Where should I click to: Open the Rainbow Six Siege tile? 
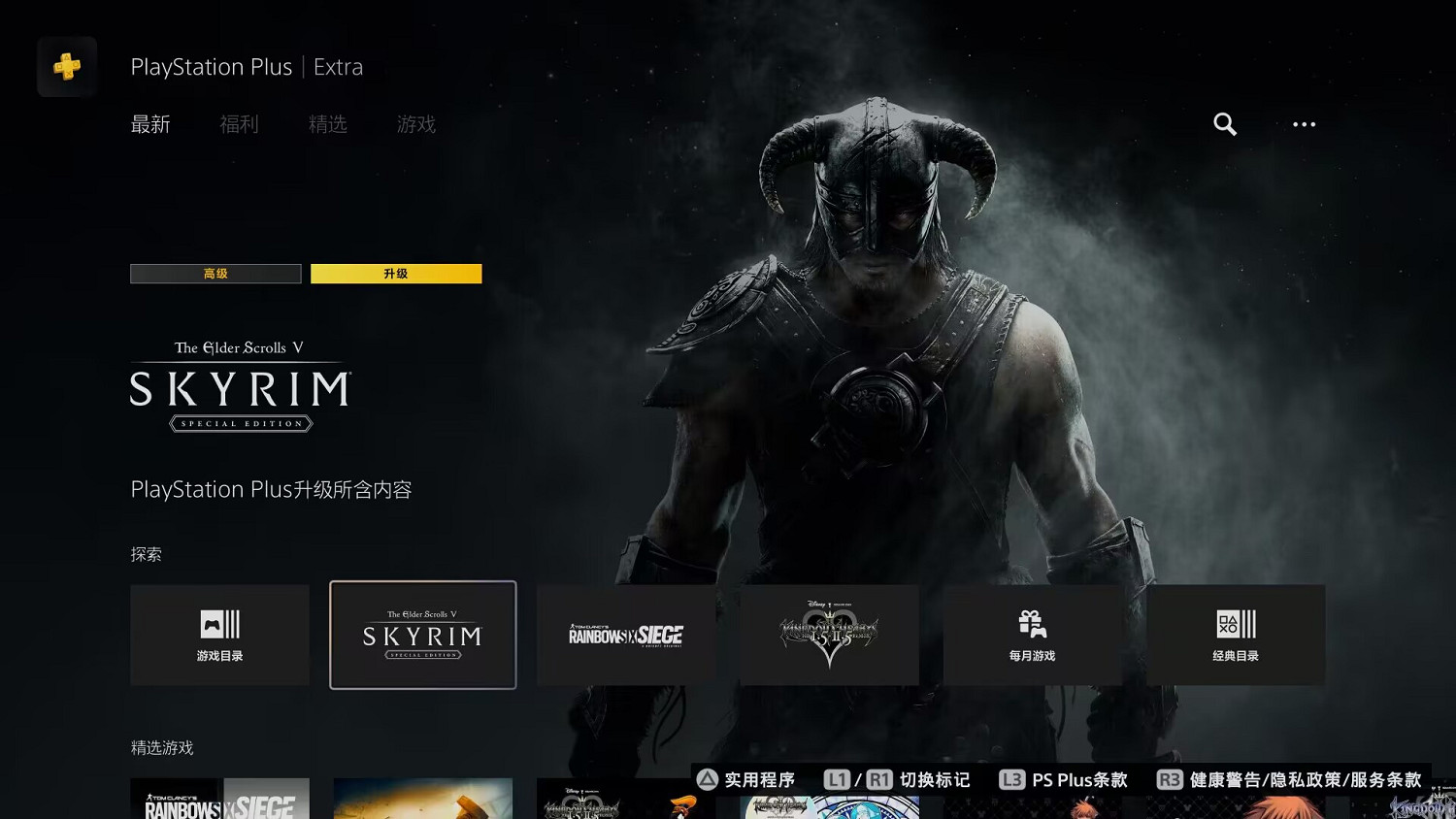[626, 635]
